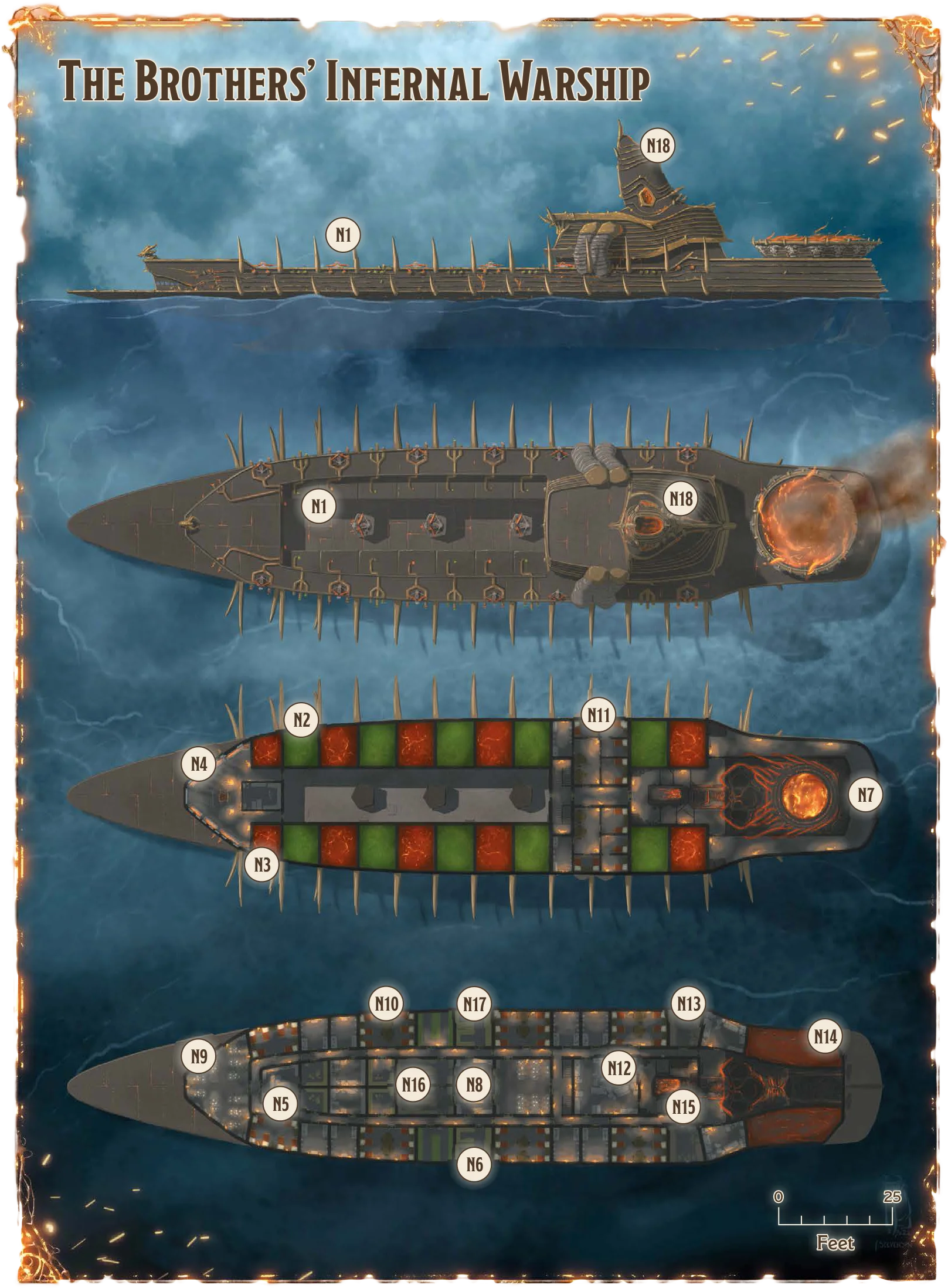The width and height of the screenshot is (948, 1288).
Task: Select the N15 location marker
Action: pos(684,1107)
